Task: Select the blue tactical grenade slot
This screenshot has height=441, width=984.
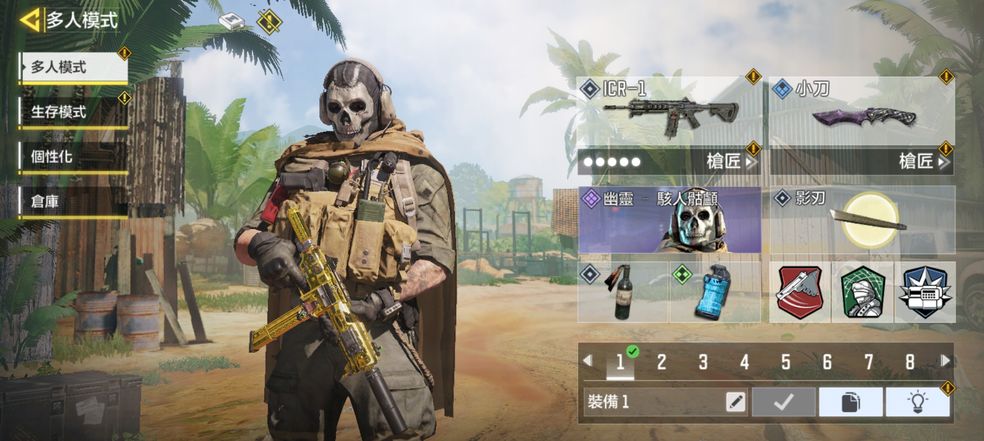Action: [x=713, y=291]
